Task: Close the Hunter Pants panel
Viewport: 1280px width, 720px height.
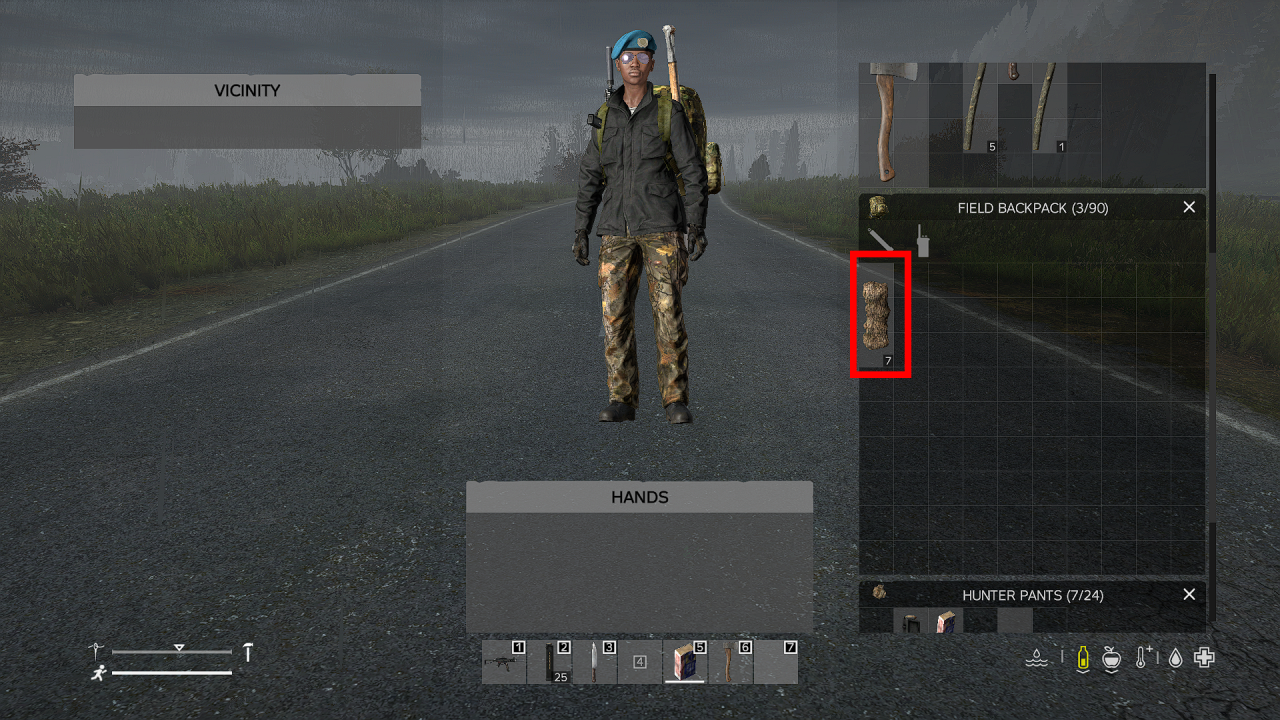Action: tap(1189, 594)
